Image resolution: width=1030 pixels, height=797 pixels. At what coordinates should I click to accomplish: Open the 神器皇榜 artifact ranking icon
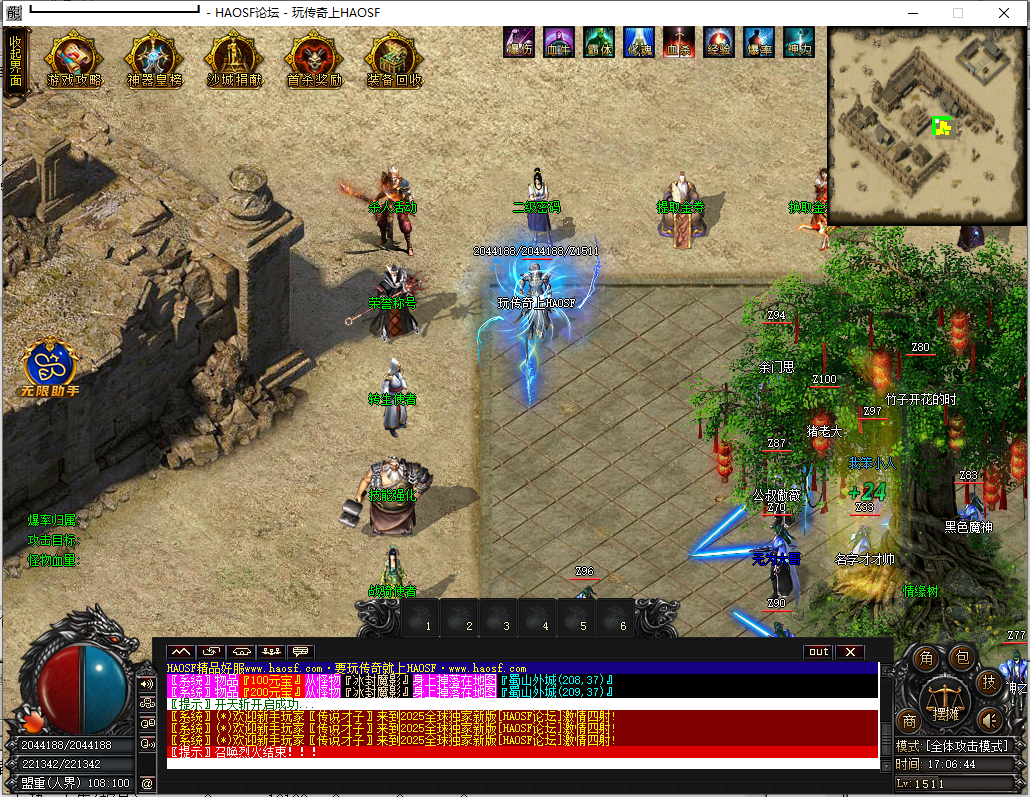[154, 61]
